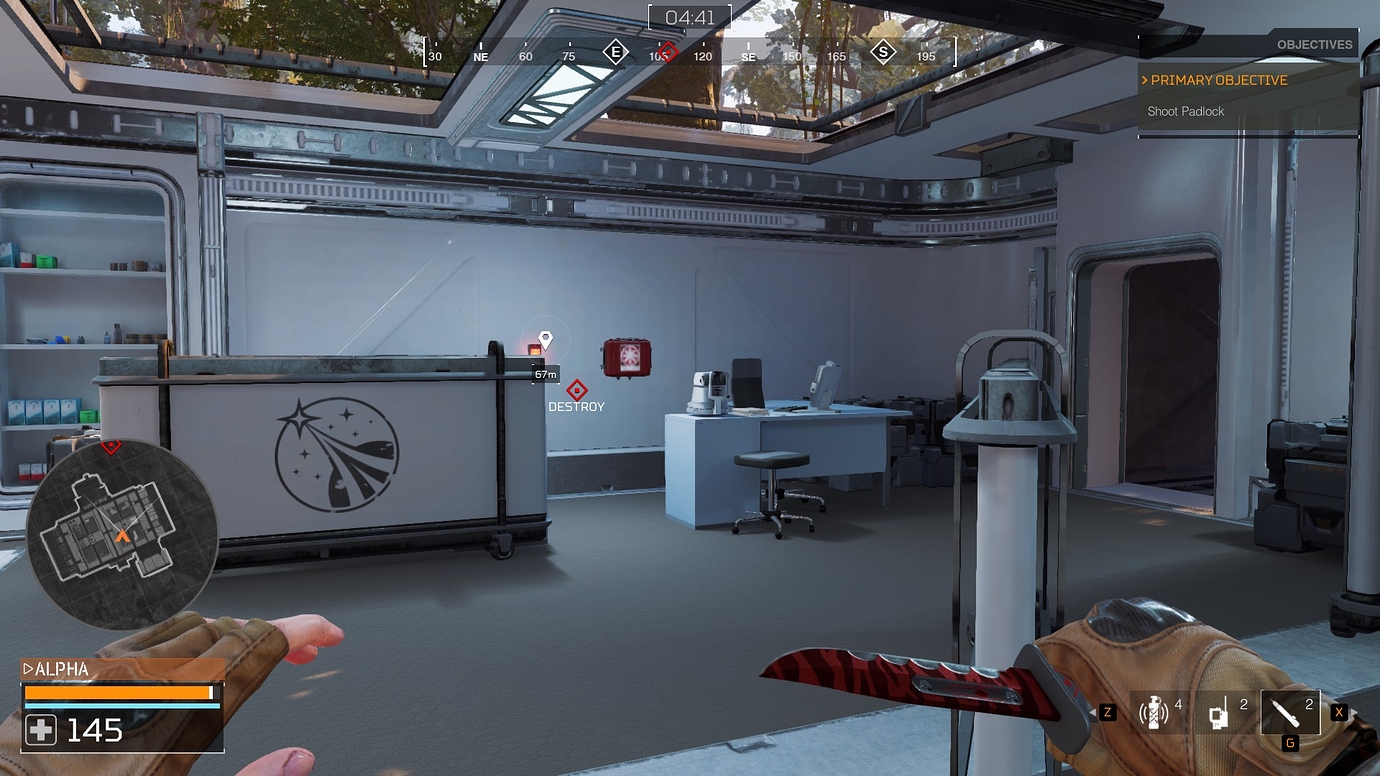The width and height of the screenshot is (1380, 776).
Task: Click the S marker on the compass
Action: tap(883, 52)
